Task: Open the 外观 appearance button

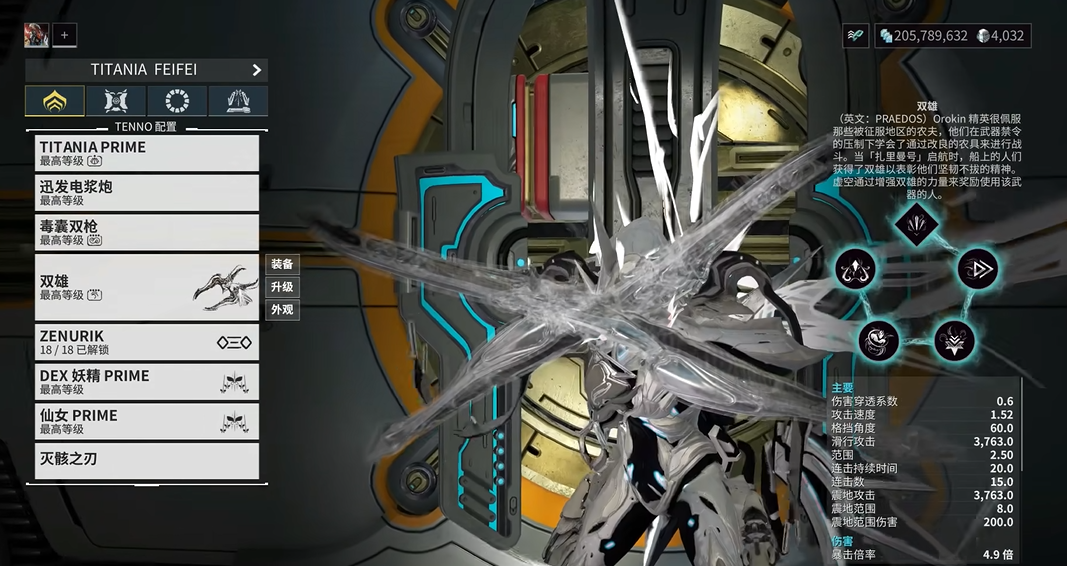Action: [282, 310]
